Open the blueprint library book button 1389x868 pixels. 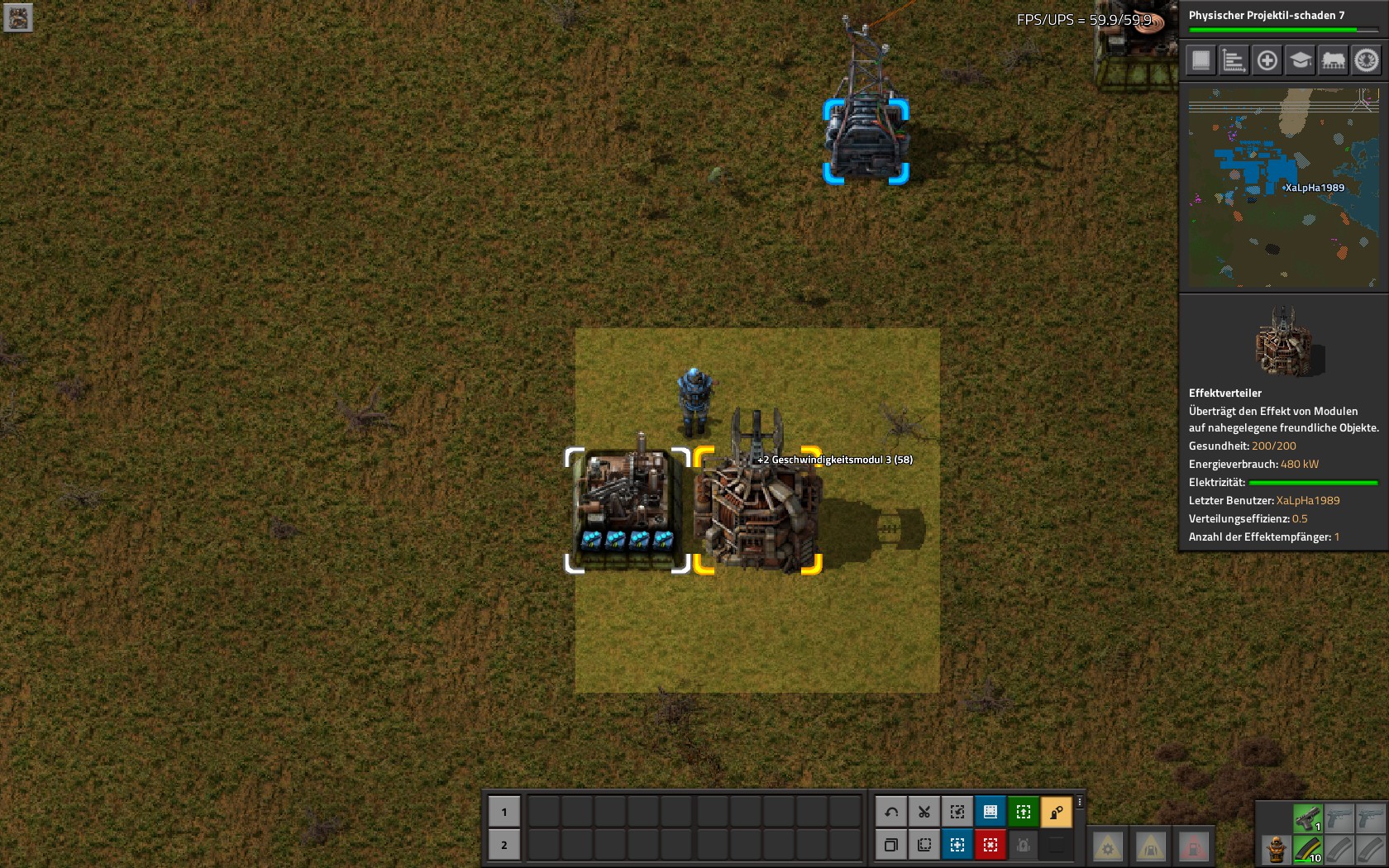[x=1201, y=60]
